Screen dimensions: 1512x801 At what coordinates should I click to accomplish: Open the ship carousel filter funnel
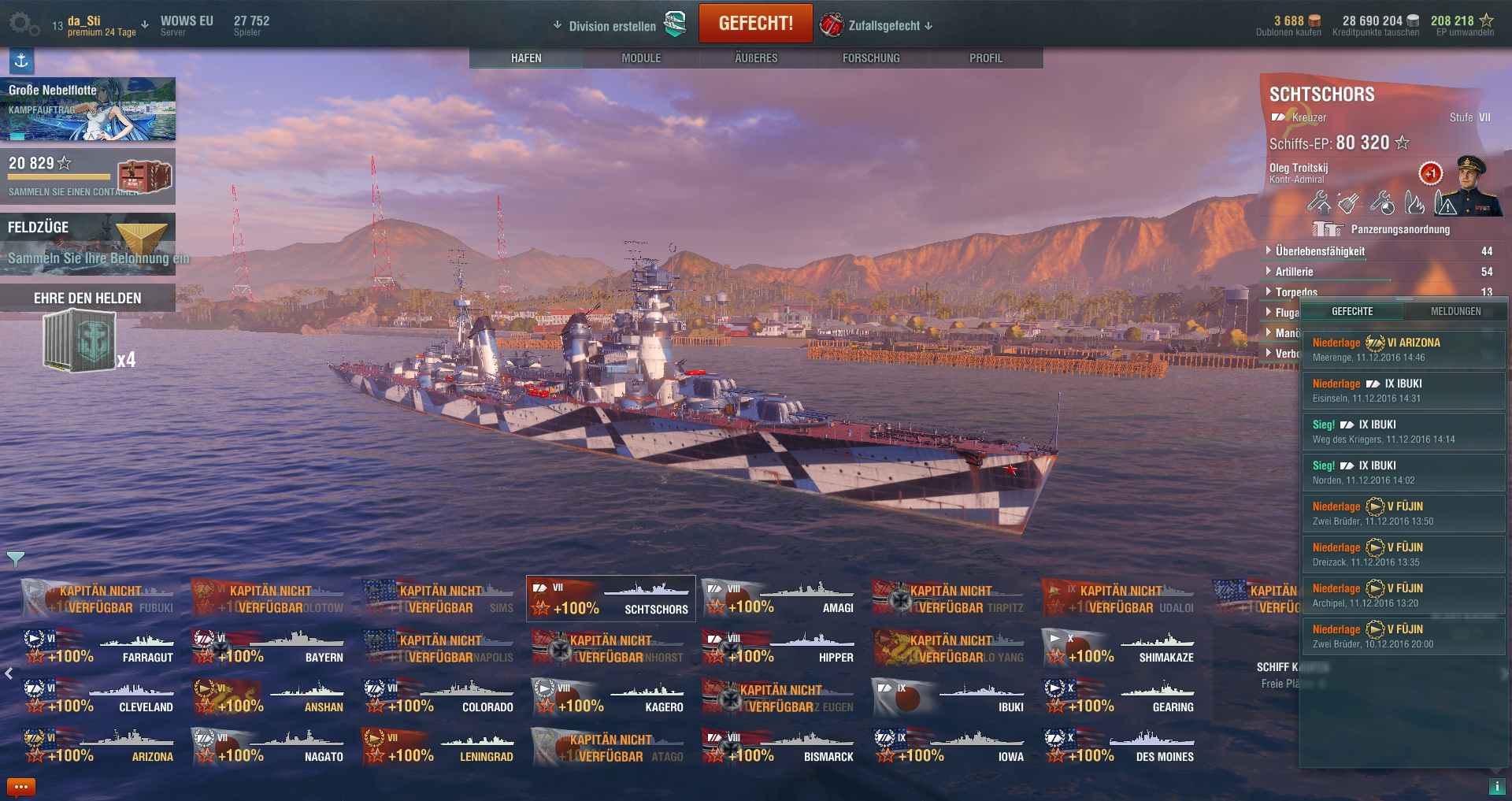pos(16,559)
